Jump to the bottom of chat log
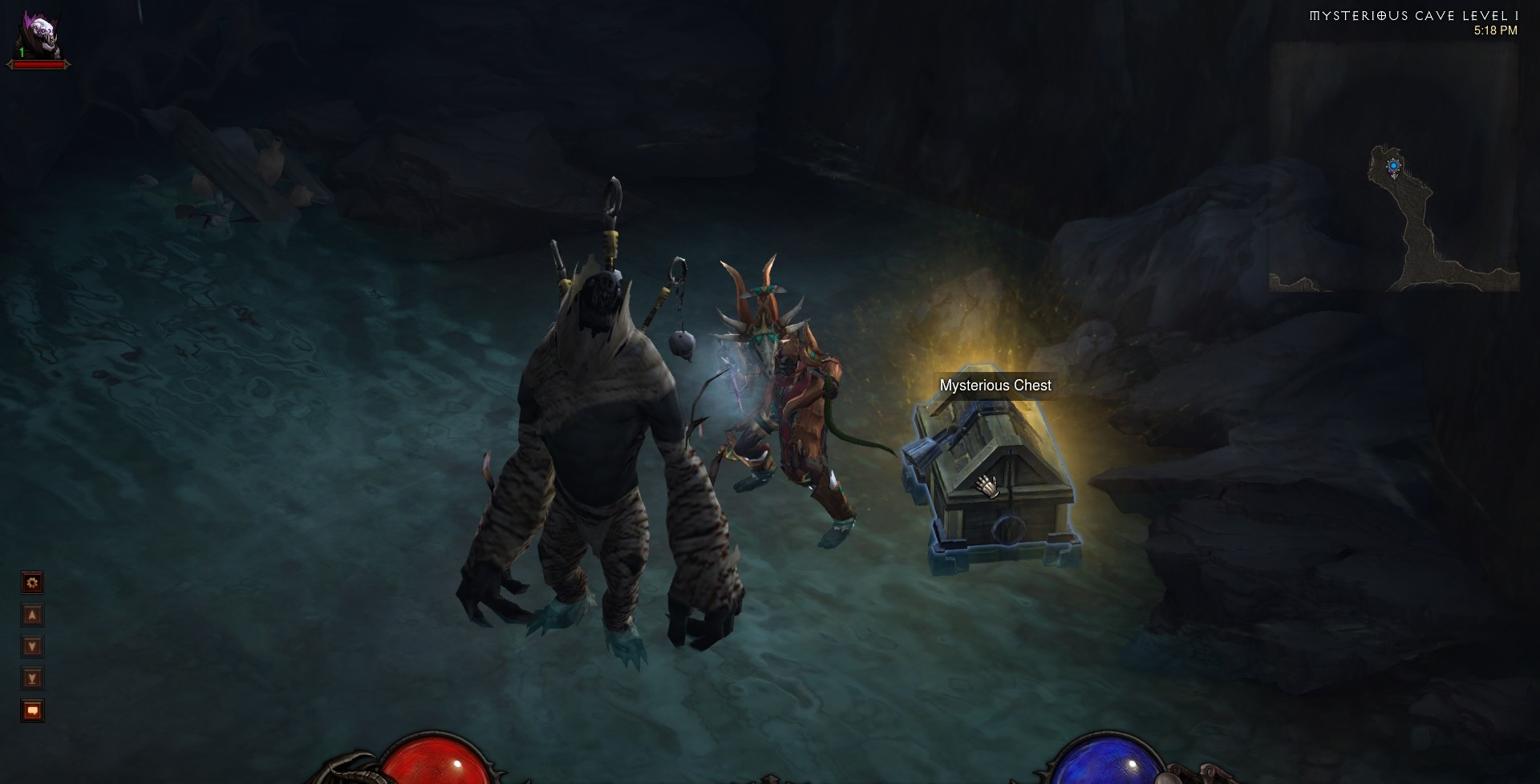 [32, 679]
